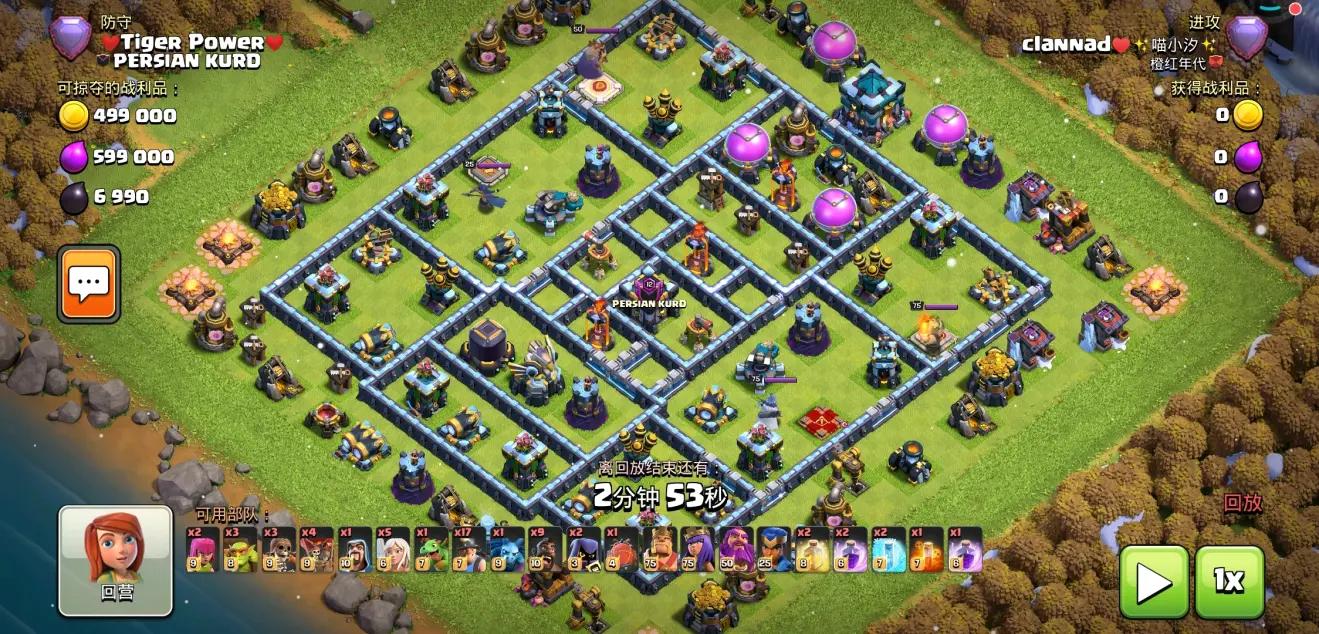Select the Wizard troop slot
The width and height of the screenshot is (1319, 634).
(353, 549)
